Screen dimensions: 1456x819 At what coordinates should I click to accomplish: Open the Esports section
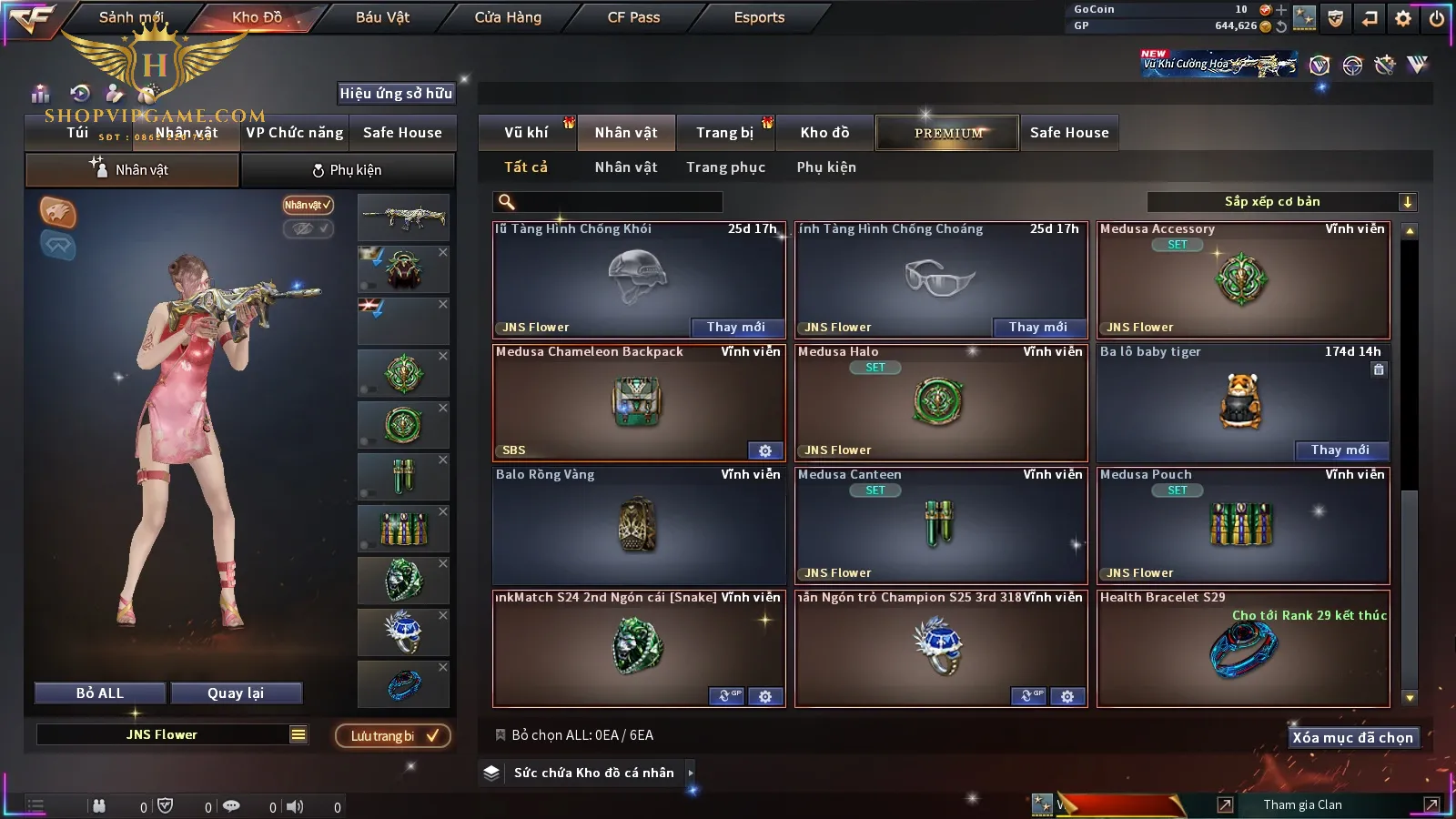(x=759, y=17)
